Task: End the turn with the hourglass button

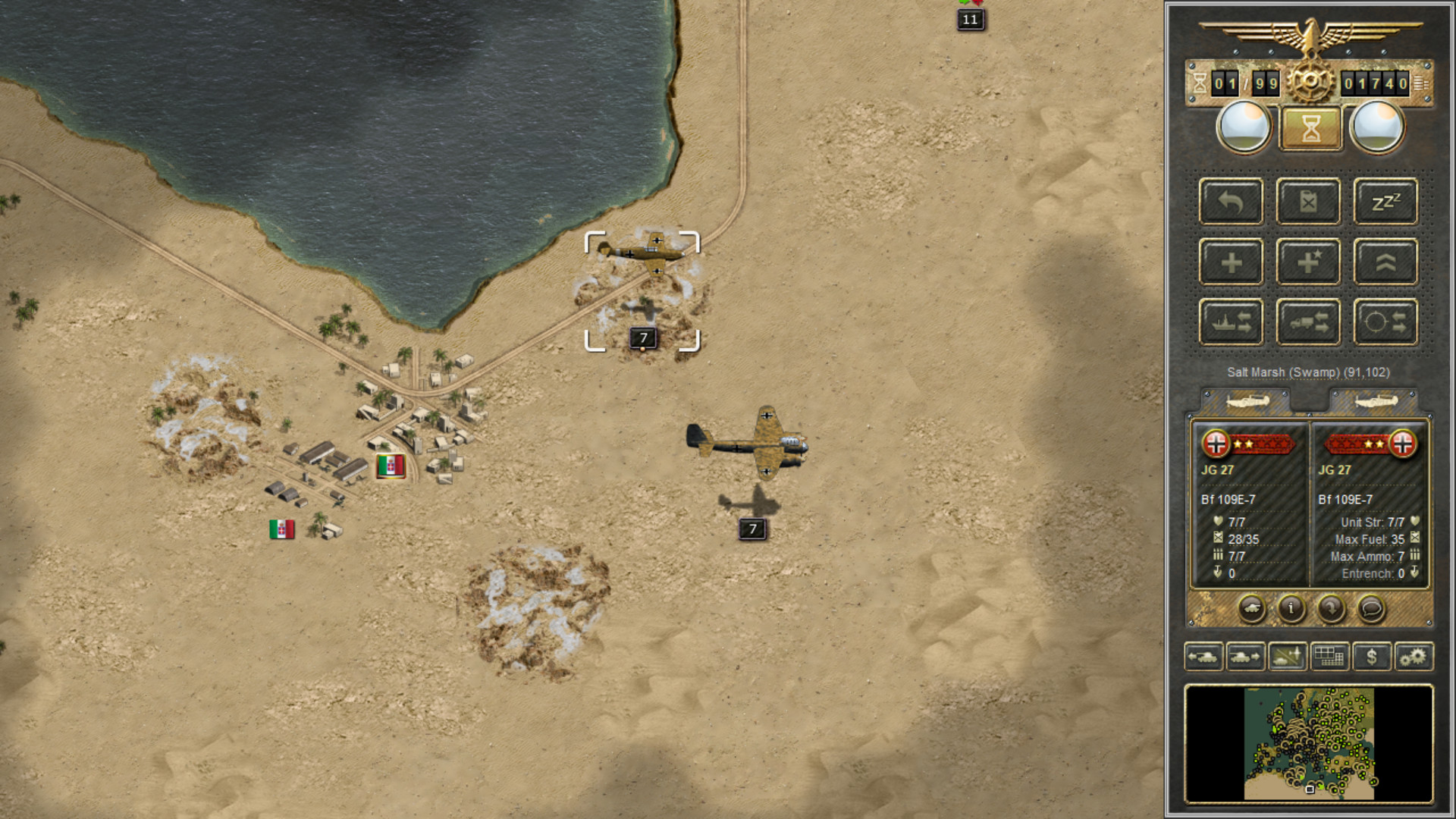Action: pyautogui.click(x=1310, y=127)
